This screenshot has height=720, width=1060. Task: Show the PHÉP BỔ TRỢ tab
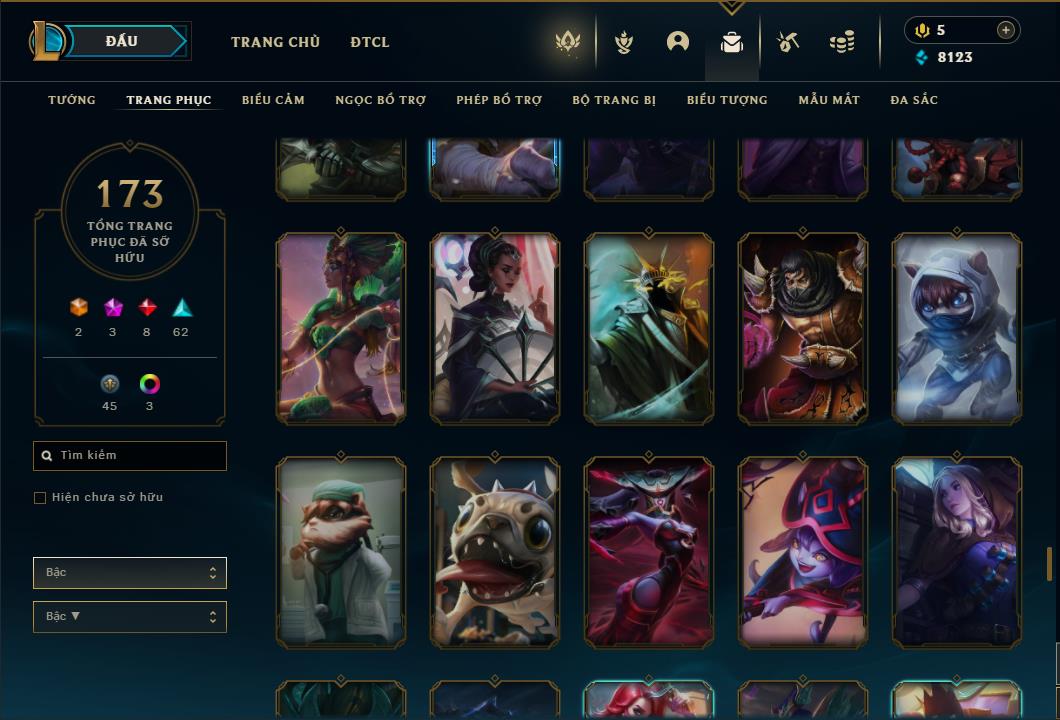tap(499, 100)
